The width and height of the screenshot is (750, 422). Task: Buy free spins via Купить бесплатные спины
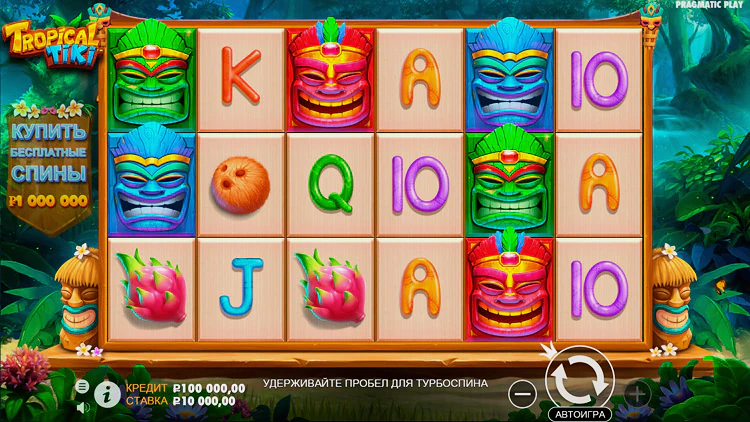(x=49, y=159)
